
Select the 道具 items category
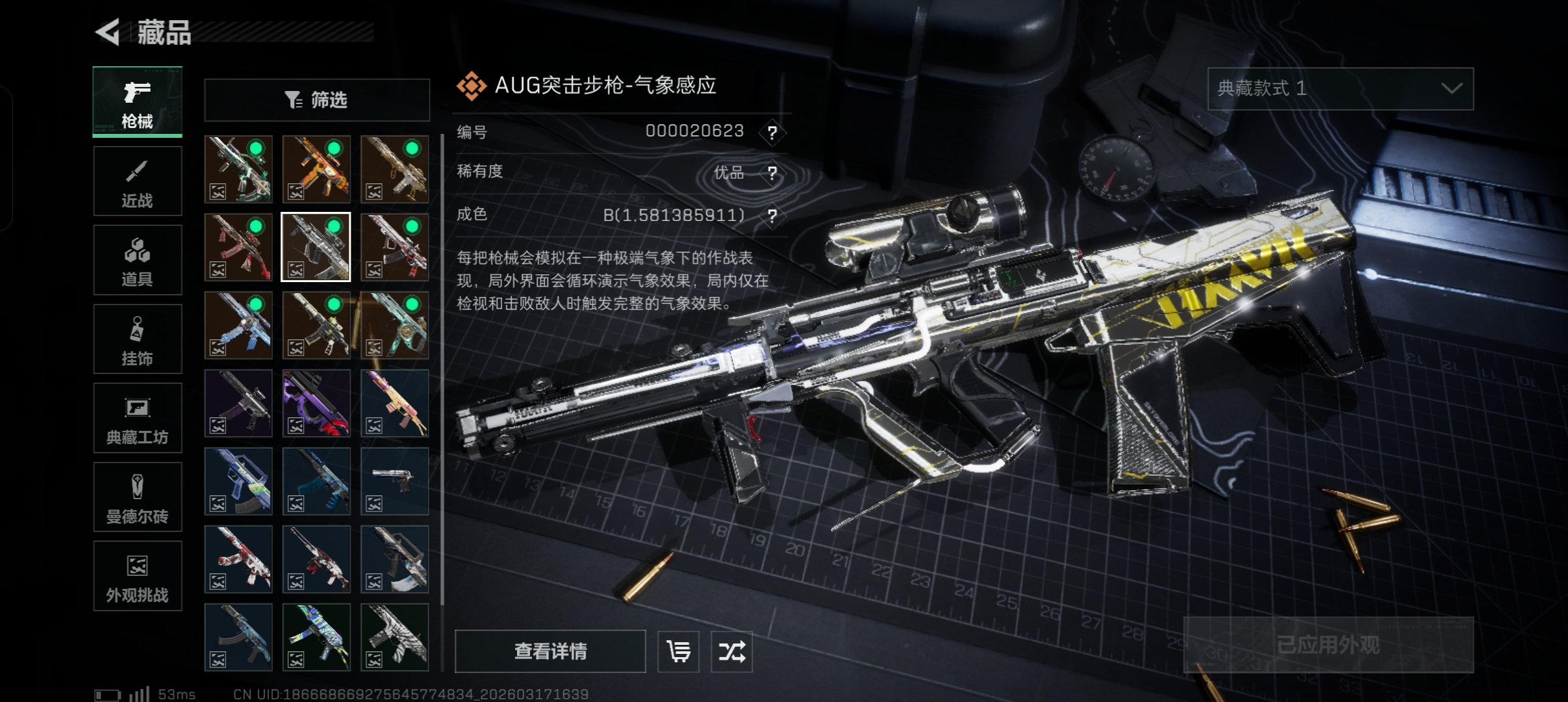tap(137, 260)
